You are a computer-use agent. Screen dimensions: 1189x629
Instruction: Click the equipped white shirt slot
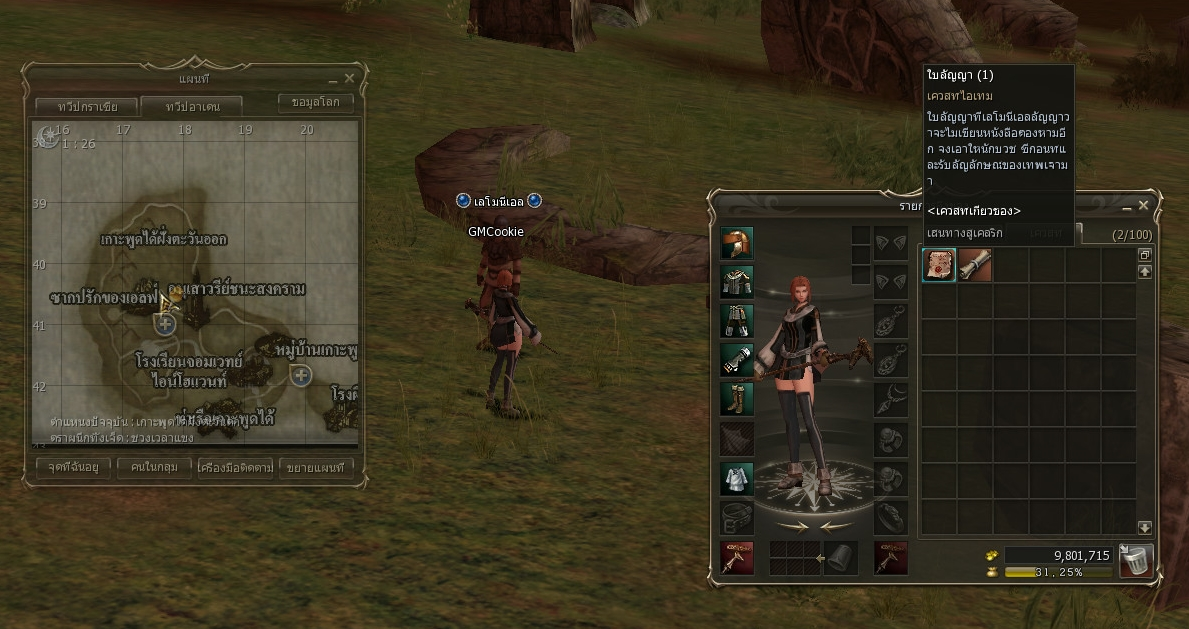[737, 479]
